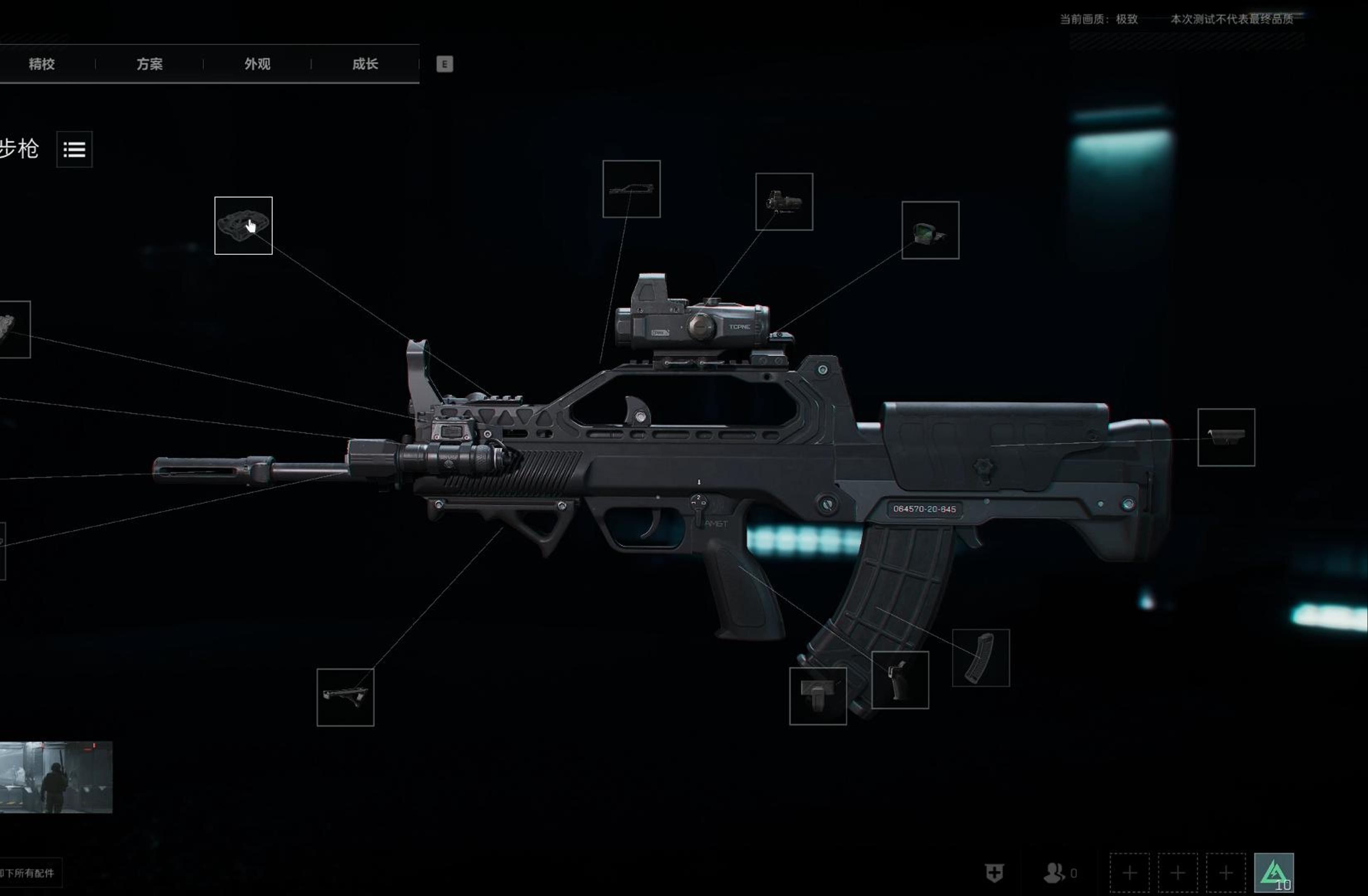
Task: Open the stock cheek pad slot
Action: click(1226, 437)
